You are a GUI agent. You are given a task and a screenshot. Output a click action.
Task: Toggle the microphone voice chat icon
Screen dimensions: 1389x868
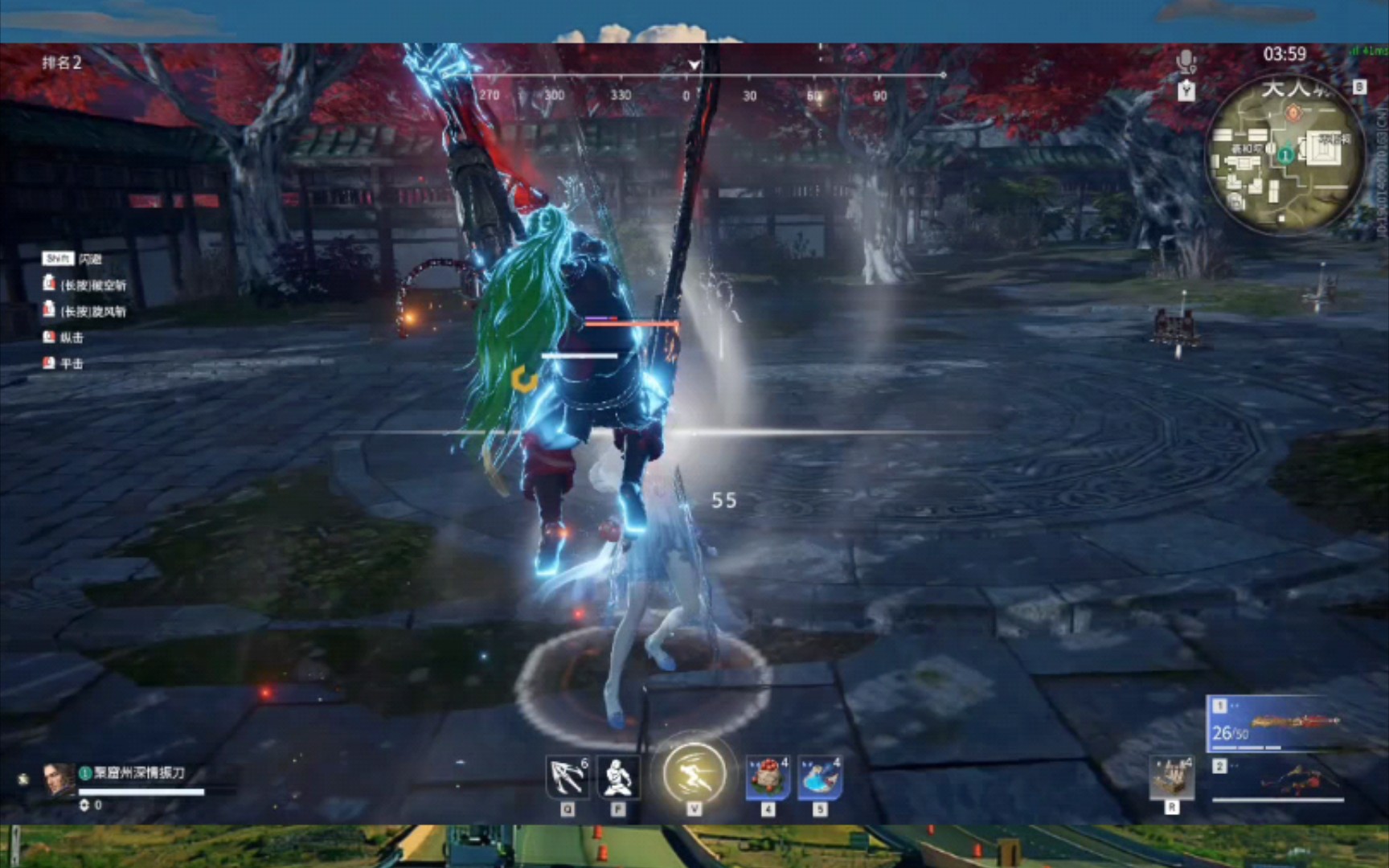click(x=1186, y=61)
